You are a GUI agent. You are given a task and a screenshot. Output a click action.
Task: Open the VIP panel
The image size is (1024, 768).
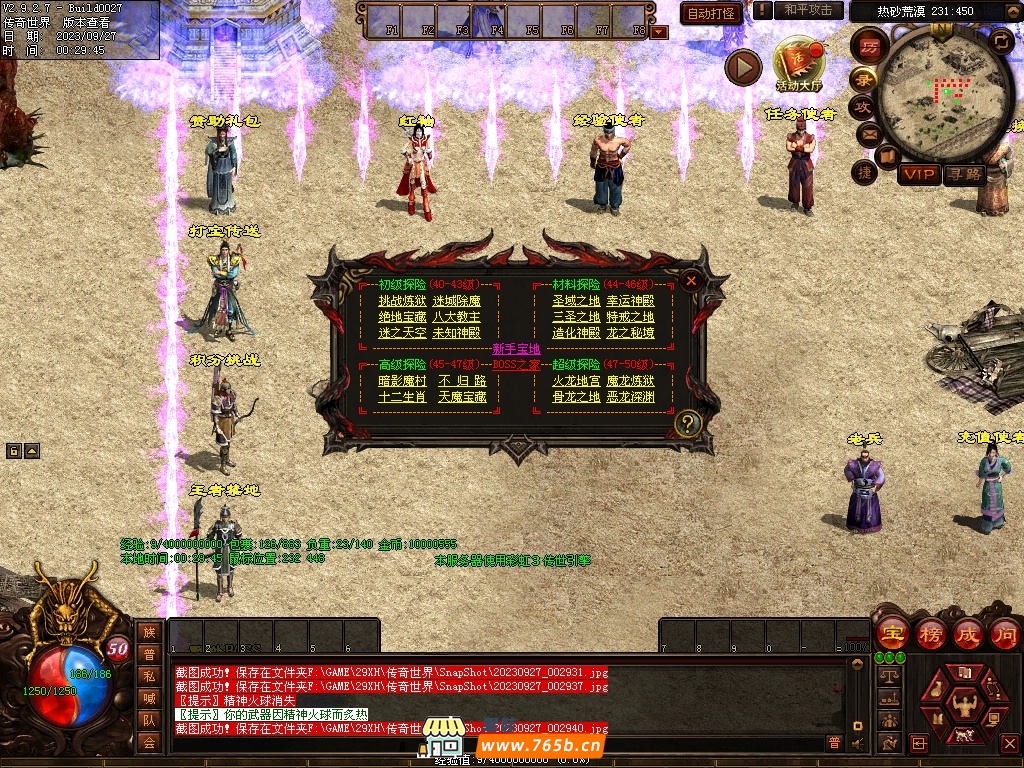(919, 174)
